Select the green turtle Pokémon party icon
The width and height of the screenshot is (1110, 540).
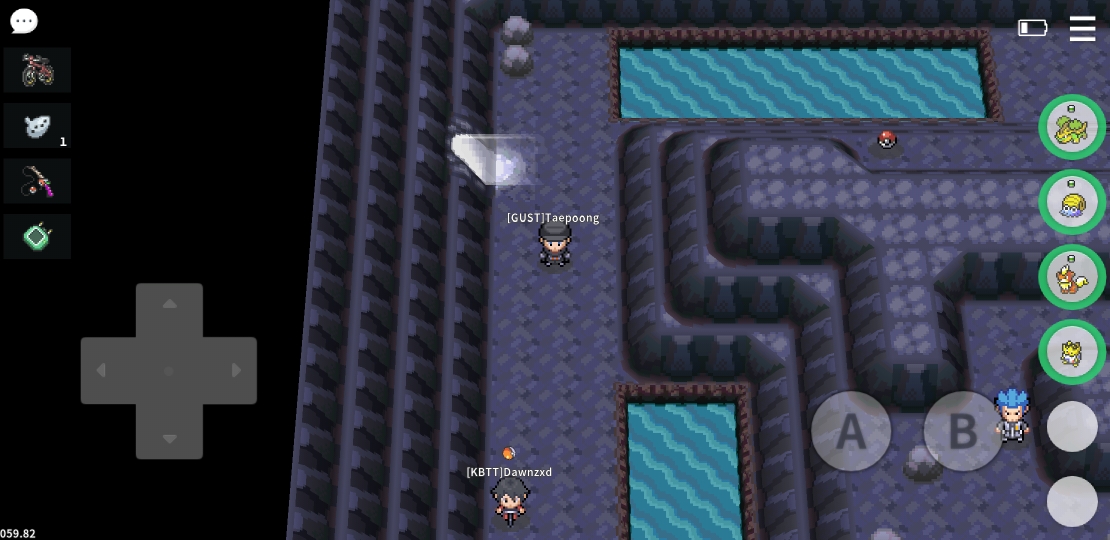(x=1072, y=127)
